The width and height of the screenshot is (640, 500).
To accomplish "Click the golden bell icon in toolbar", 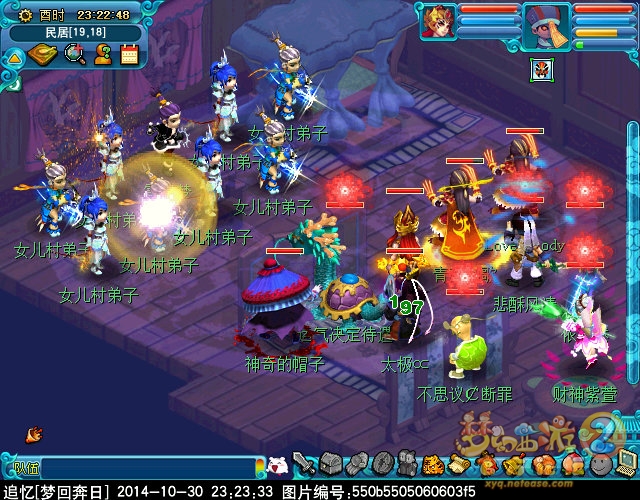I will coord(512,464).
